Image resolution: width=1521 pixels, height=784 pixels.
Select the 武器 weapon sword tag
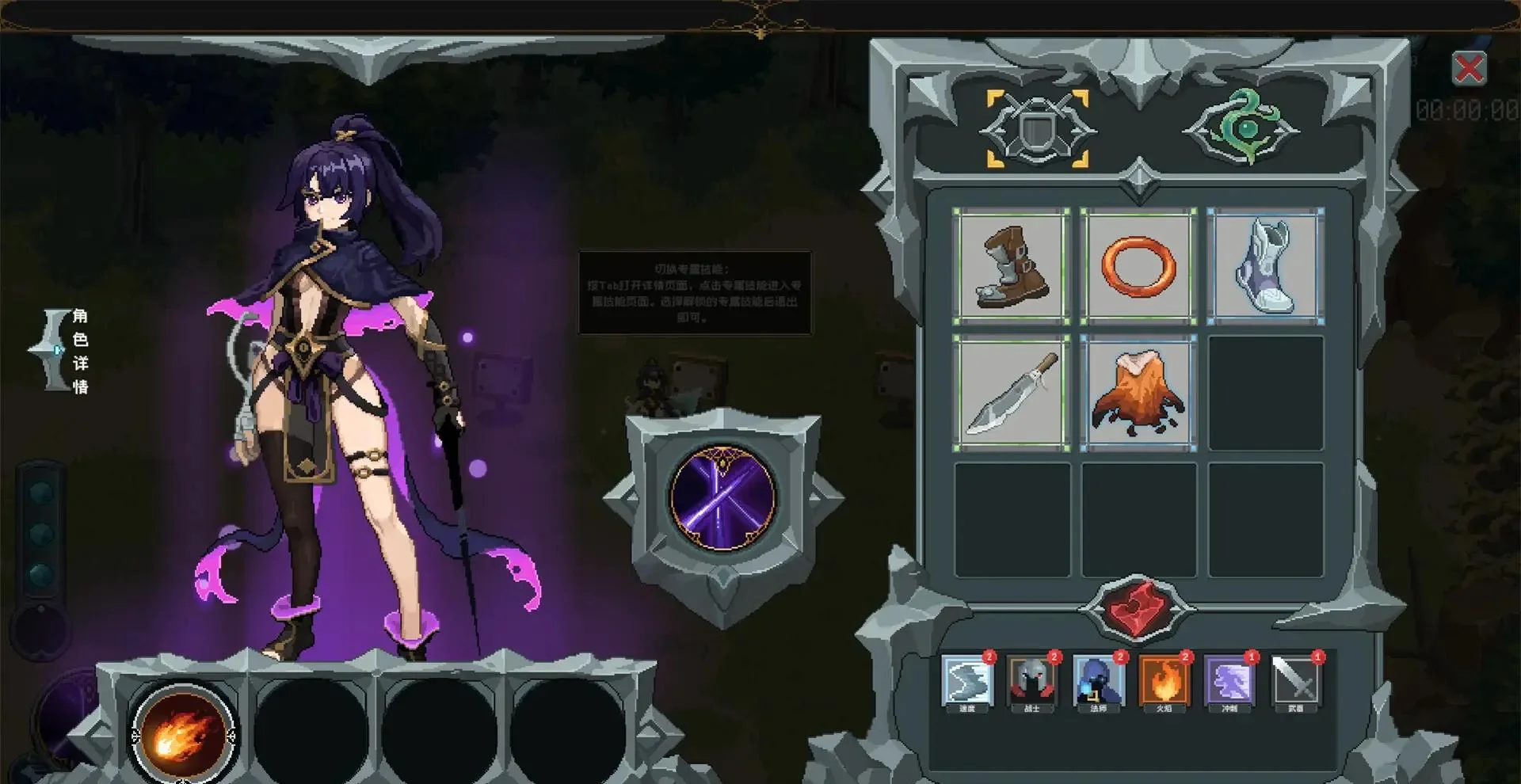(x=1295, y=680)
